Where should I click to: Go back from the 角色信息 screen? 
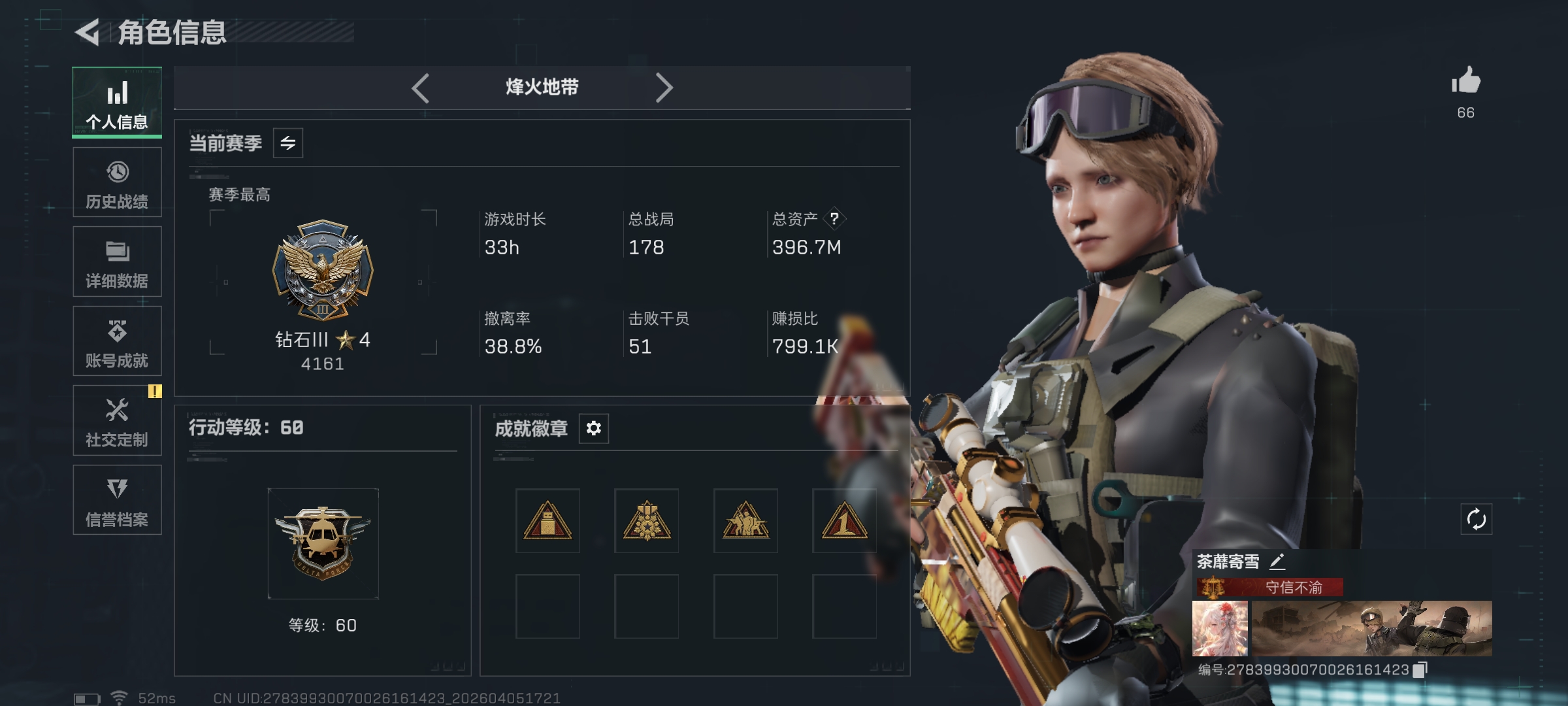point(88,32)
